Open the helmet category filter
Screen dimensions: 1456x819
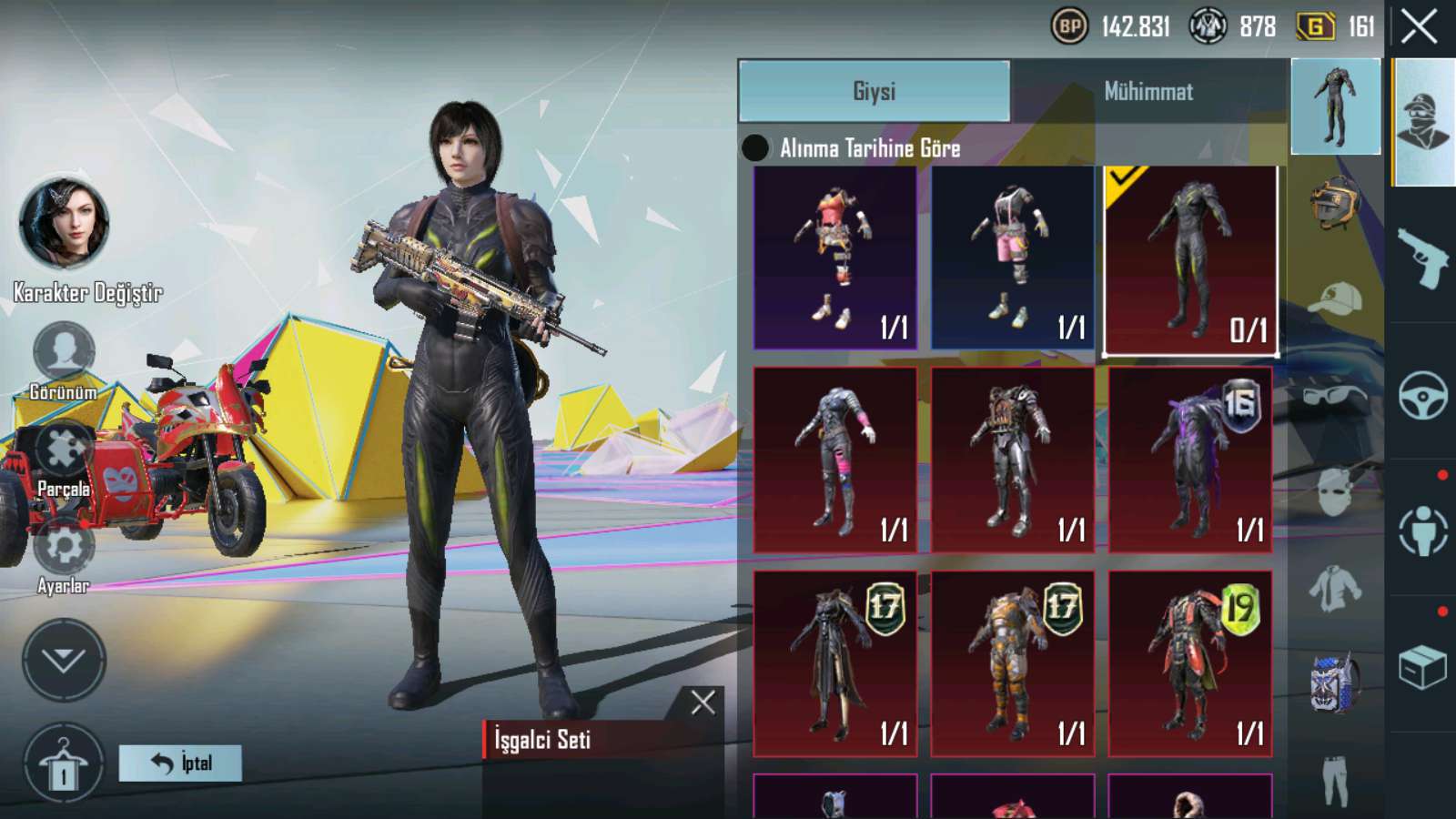click(x=1334, y=200)
